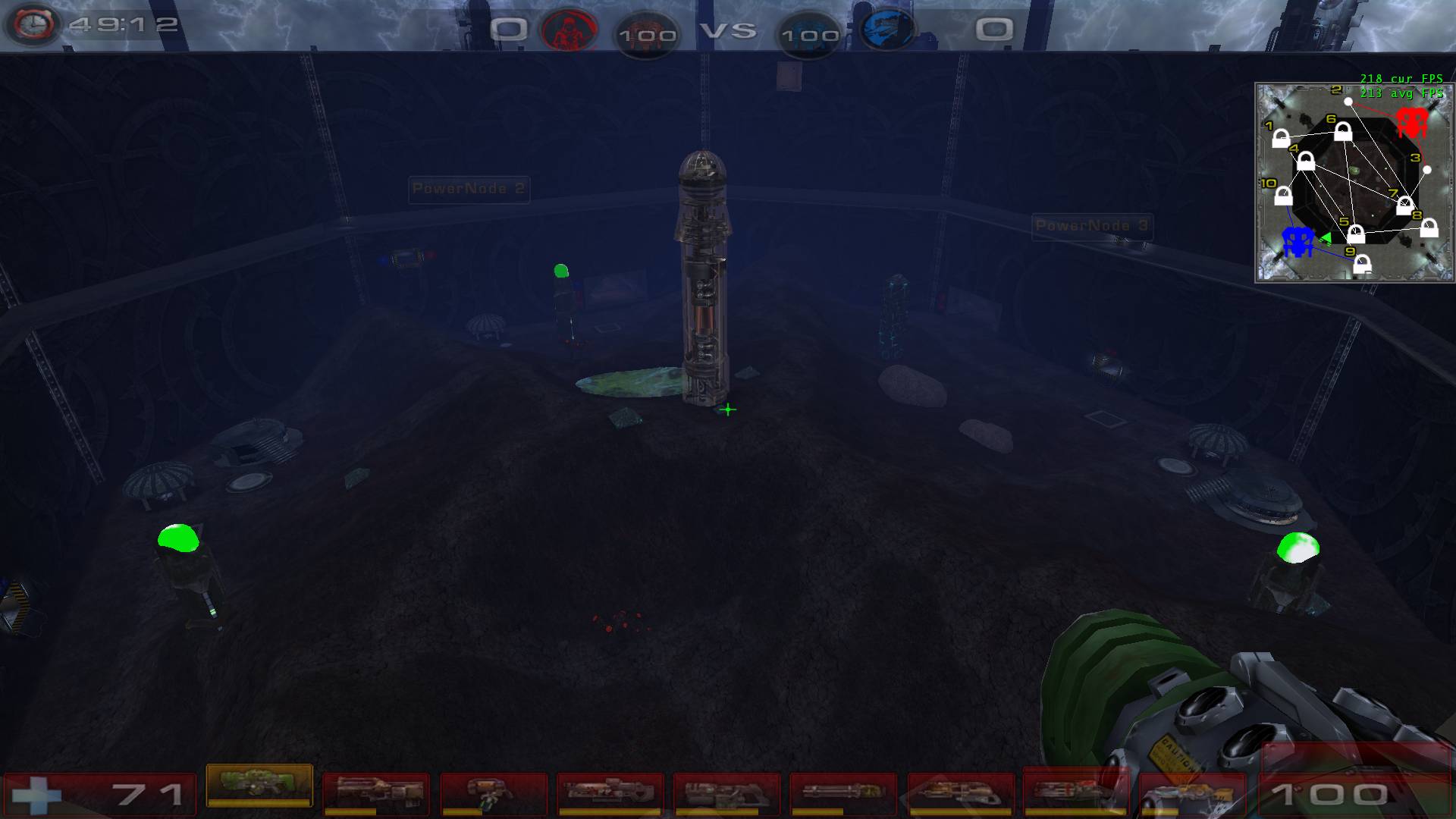The height and width of the screenshot is (819, 1456).
Task: Select the highlighted green bio rifle slot
Action: click(x=259, y=786)
